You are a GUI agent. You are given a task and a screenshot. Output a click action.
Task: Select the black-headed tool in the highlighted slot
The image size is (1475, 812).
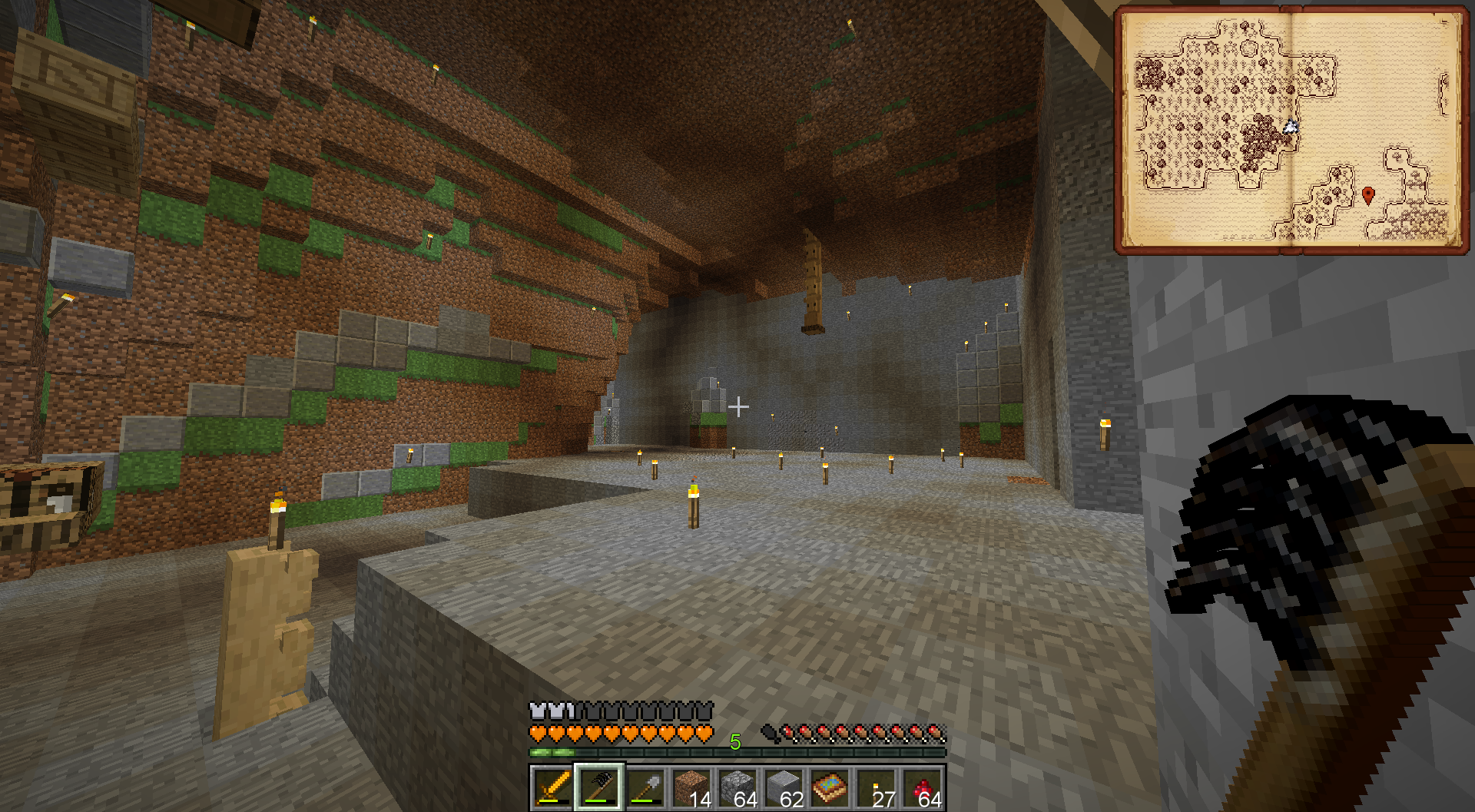click(599, 787)
